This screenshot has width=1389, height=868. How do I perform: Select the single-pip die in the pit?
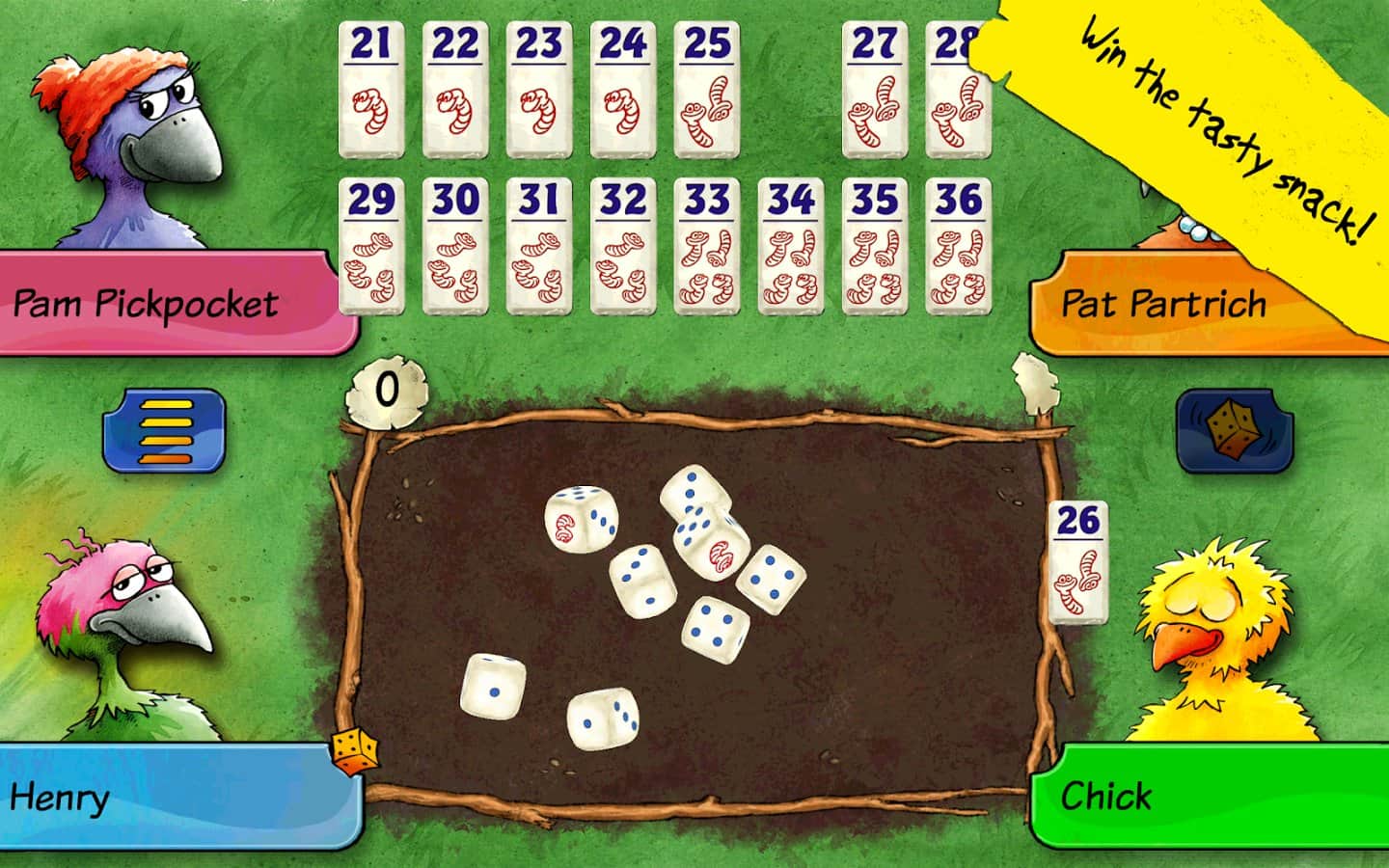(x=493, y=687)
